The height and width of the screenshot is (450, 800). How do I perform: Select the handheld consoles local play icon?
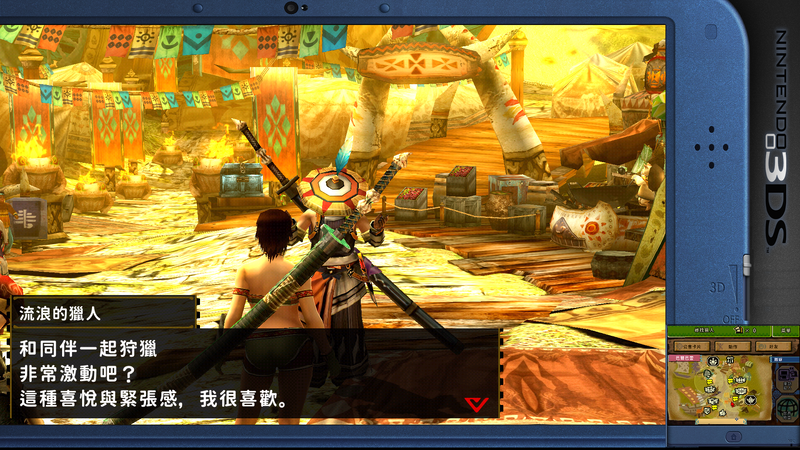pyautogui.click(x=787, y=377)
